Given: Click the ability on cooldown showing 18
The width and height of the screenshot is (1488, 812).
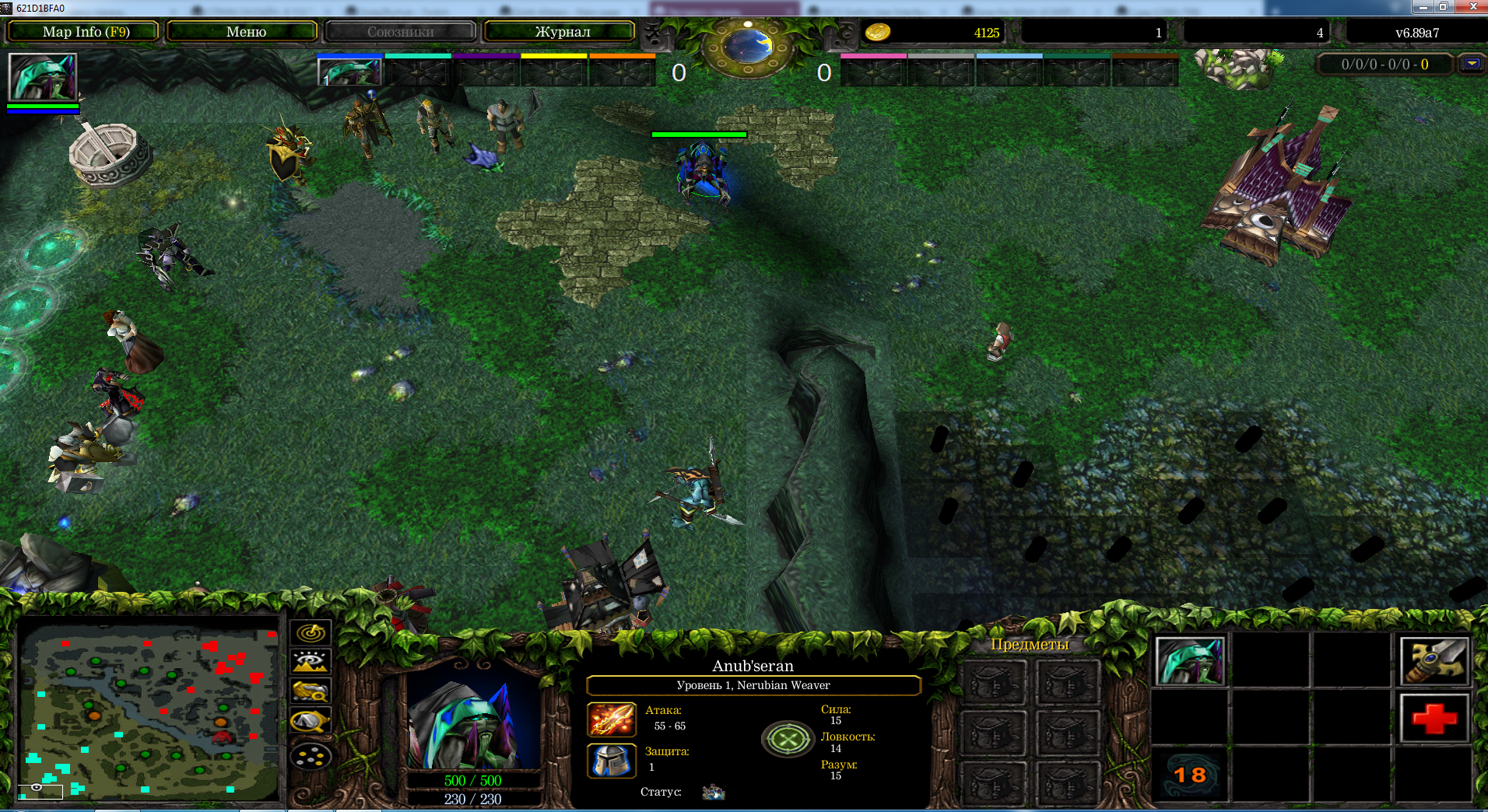Looking at the screenshot, I should coord(1190,775).
